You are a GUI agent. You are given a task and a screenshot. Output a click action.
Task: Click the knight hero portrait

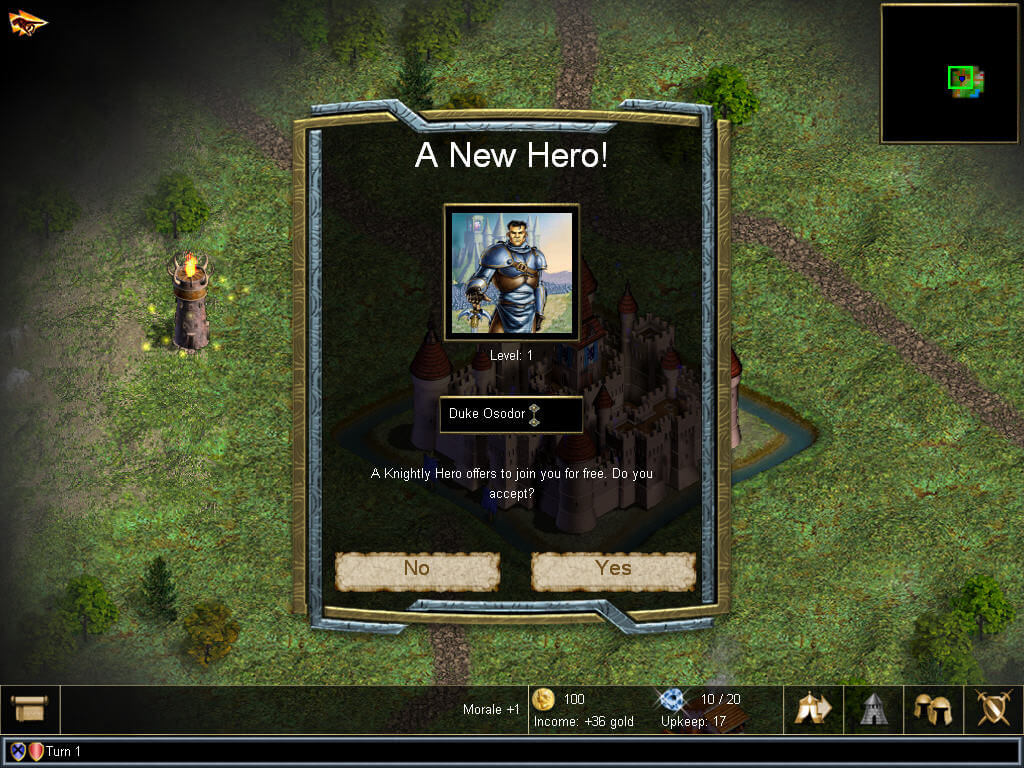point(512,272)
